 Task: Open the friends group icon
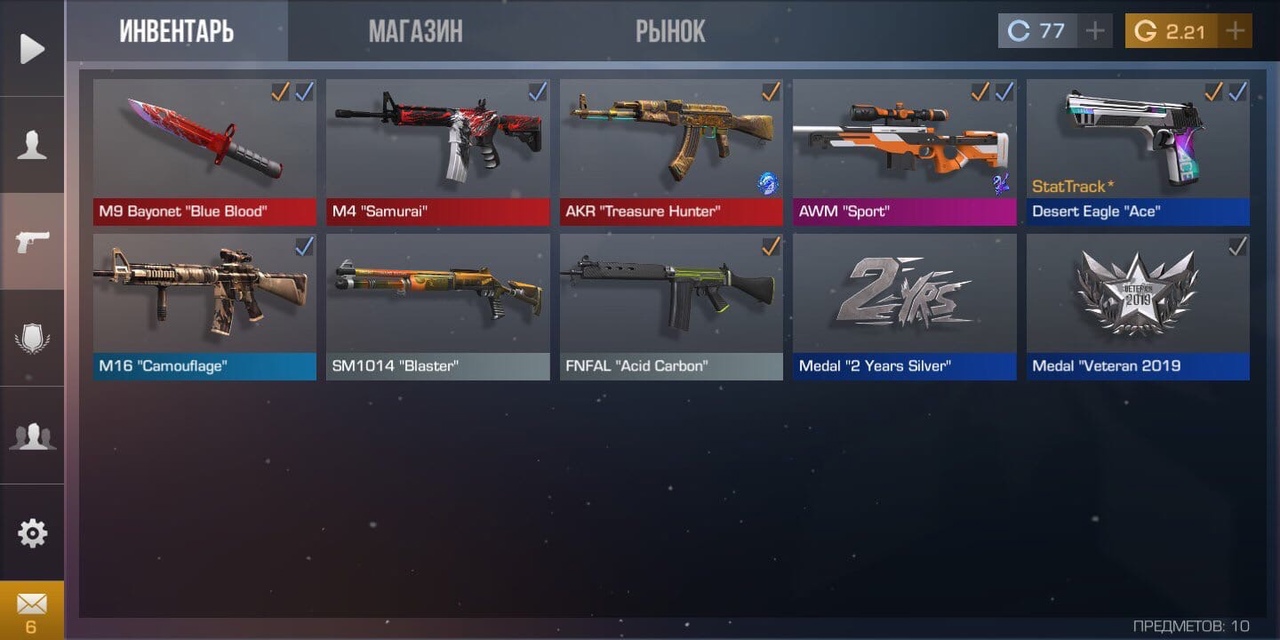(32, 436)
